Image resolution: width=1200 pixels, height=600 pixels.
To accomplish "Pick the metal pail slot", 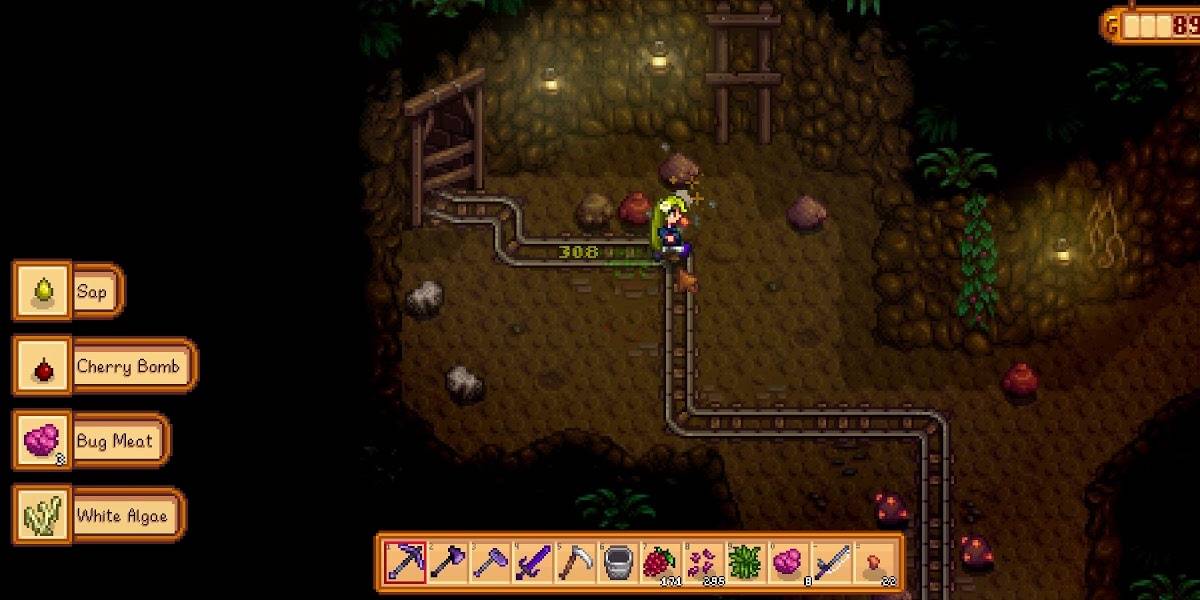I will (x=616, y=562).
